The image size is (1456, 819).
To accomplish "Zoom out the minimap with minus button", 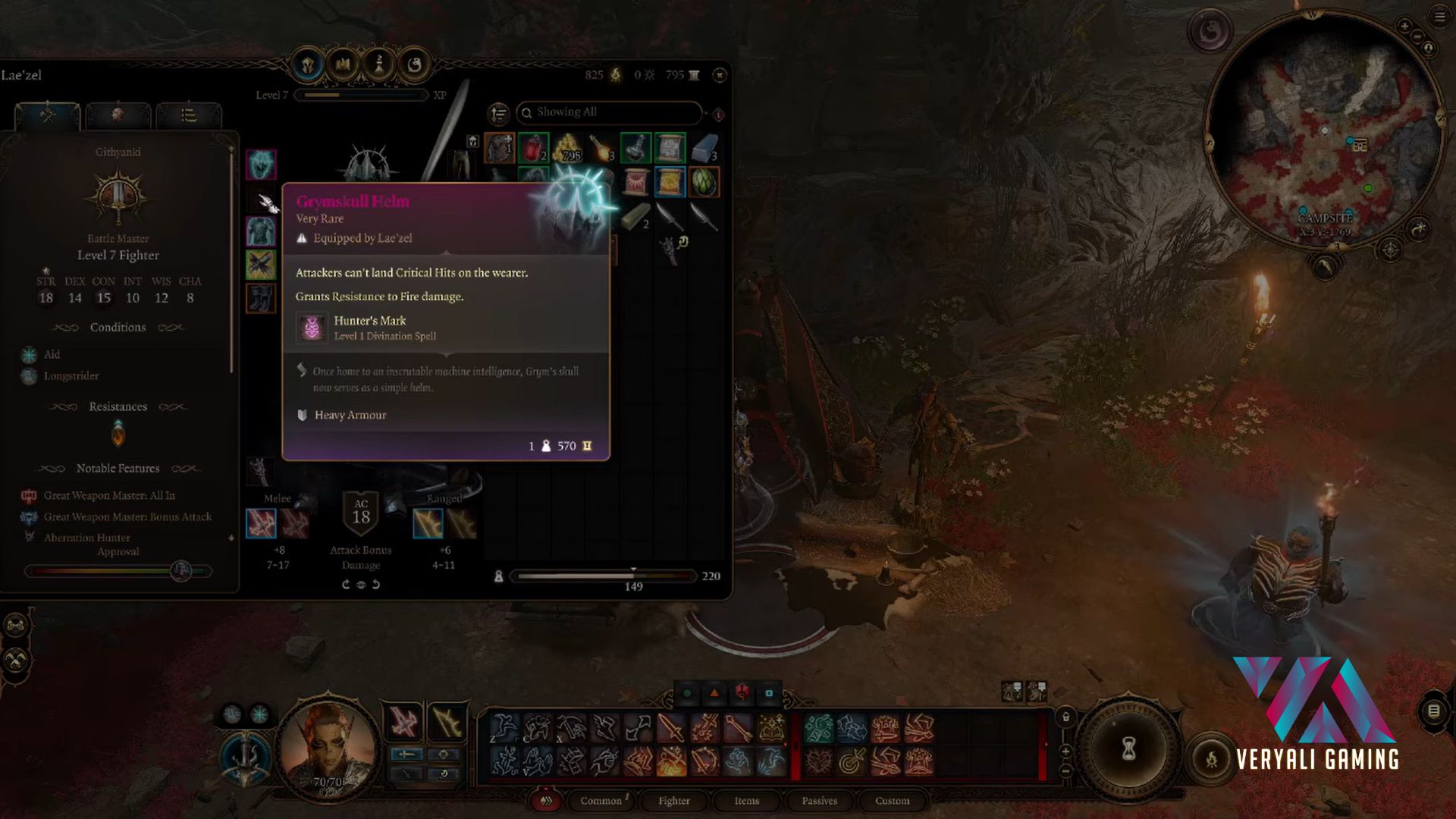I will tap(1417, 37).
